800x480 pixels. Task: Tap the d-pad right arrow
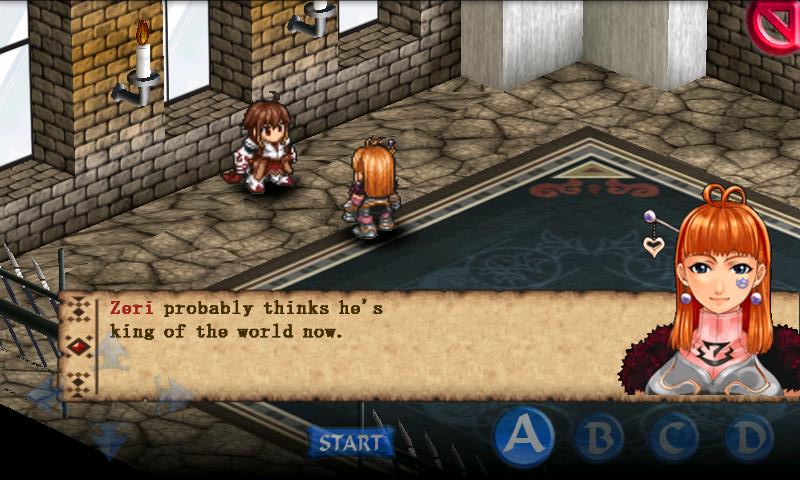coord(170,392)
